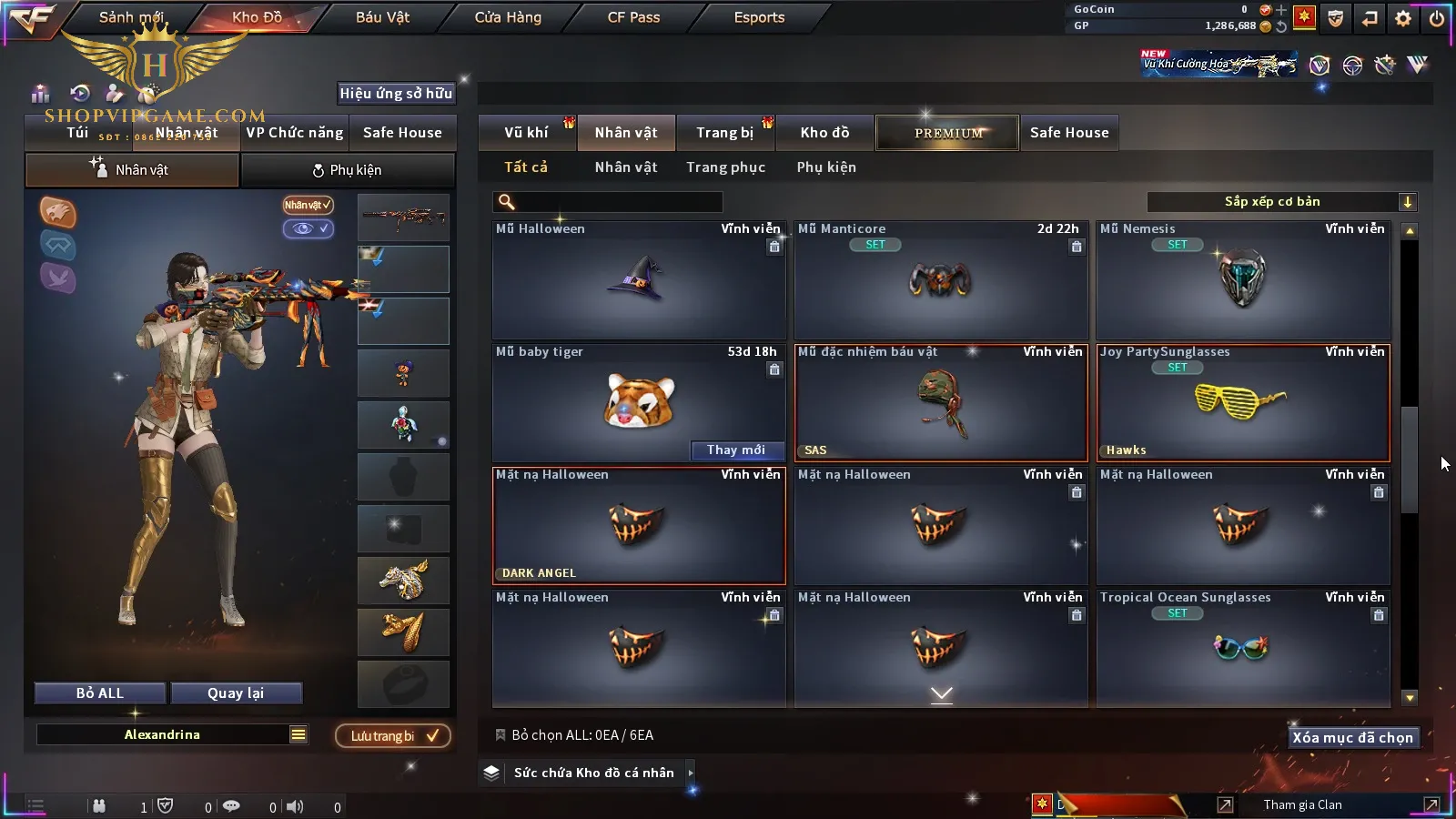Pick the Mũ baby tiger item
Viewport: 1456px width, 819px height.
[x=638, y=400]
